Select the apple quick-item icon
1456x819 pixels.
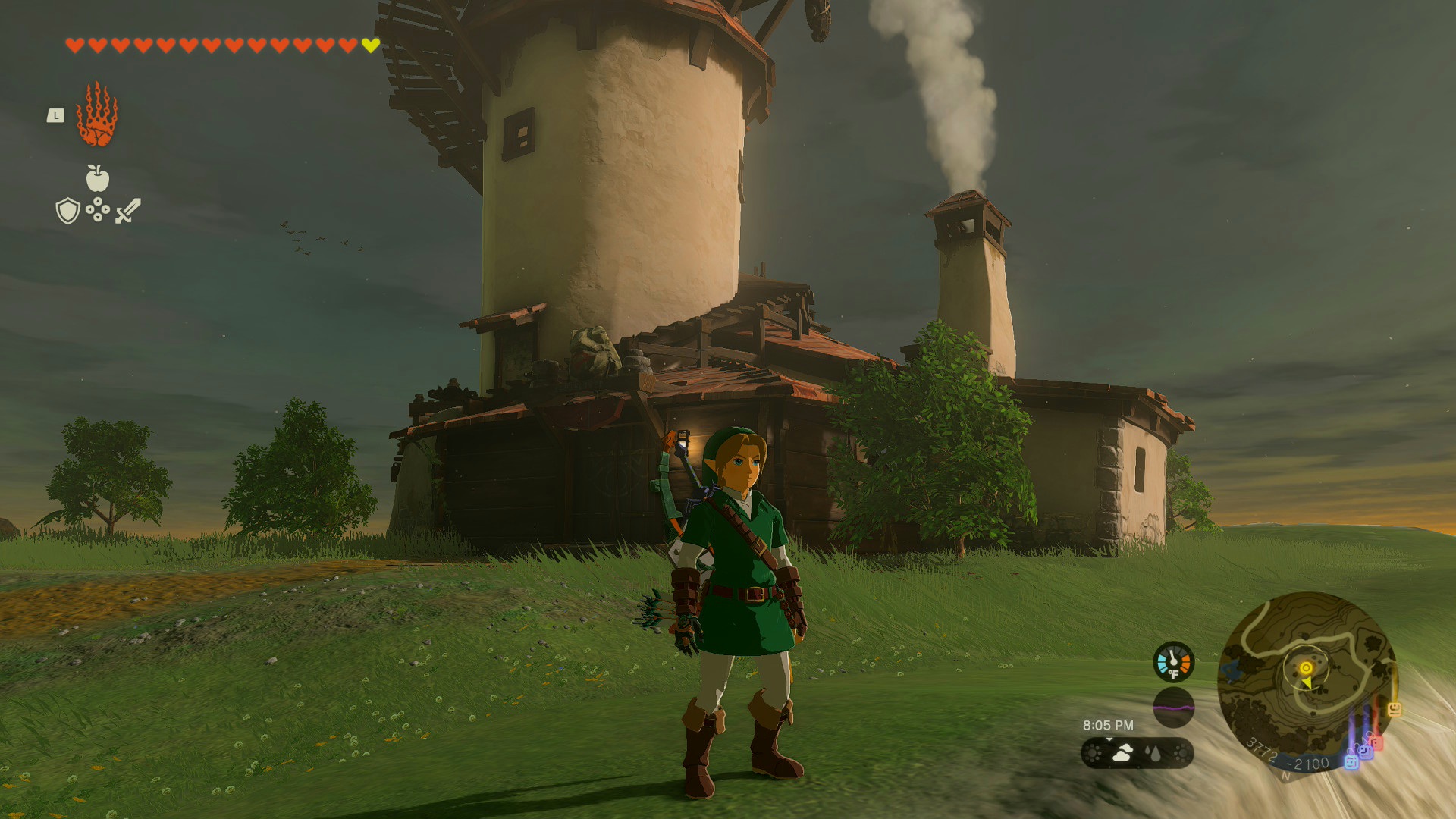tap(97, 179)
